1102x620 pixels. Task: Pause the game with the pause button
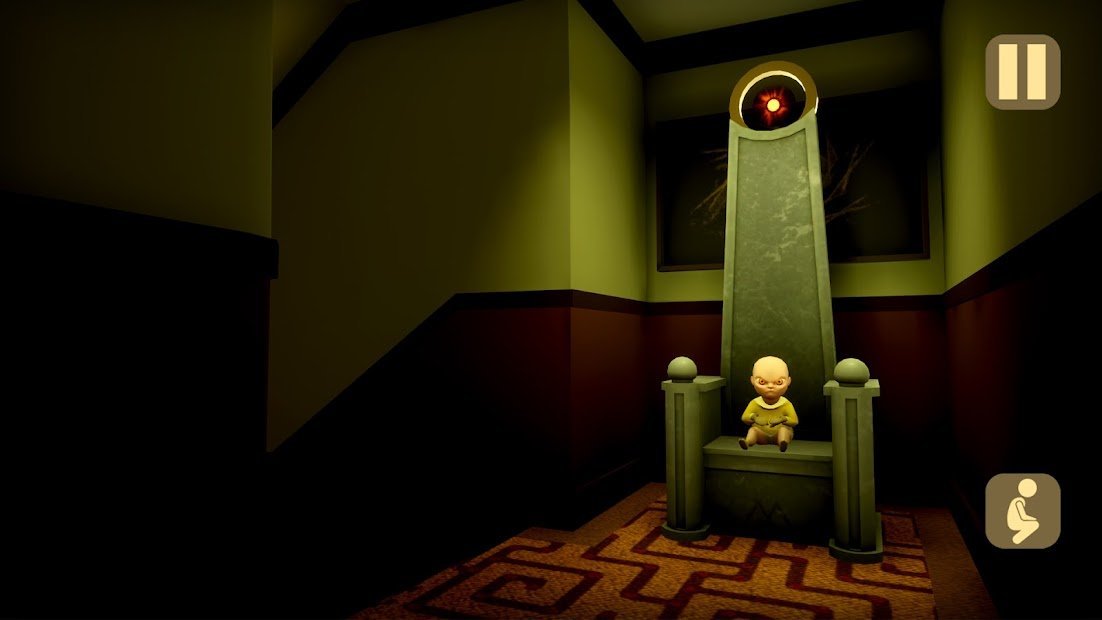[1022, 72]
